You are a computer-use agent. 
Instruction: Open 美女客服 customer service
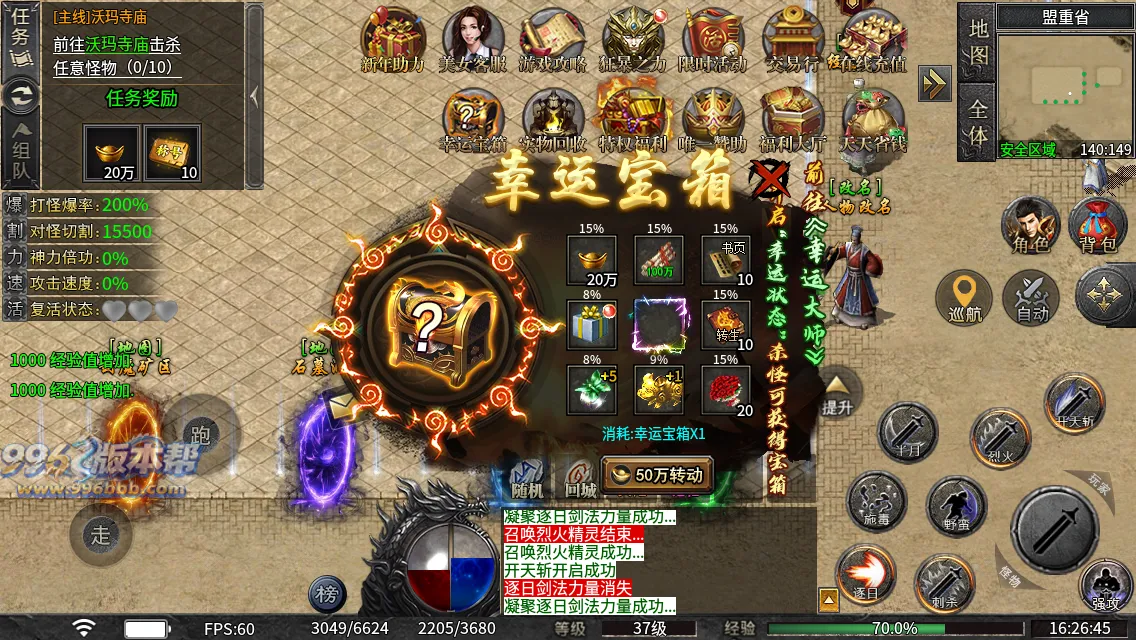[x=473, y=41]
